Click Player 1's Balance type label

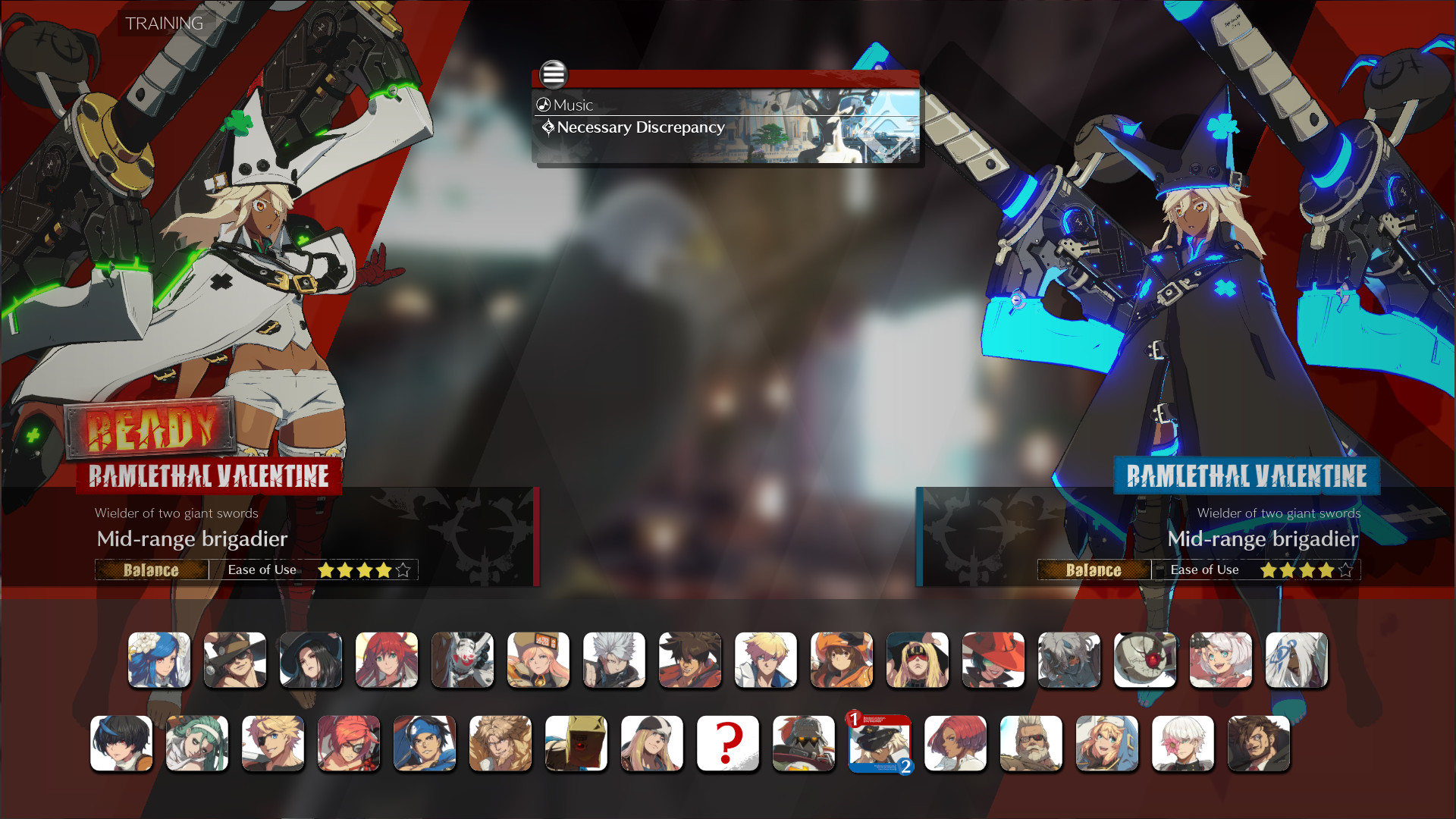click(x=151, y=570)
